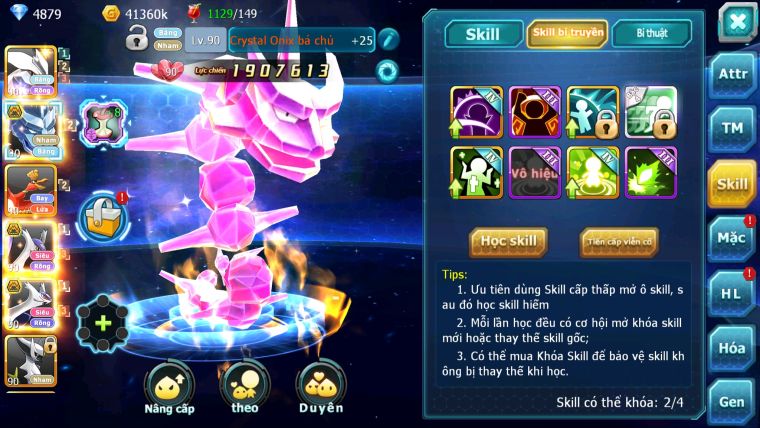This screenshot has height=428, width=760.
Task: Open the Attr side tab
Action: click(x=731, y=75)
